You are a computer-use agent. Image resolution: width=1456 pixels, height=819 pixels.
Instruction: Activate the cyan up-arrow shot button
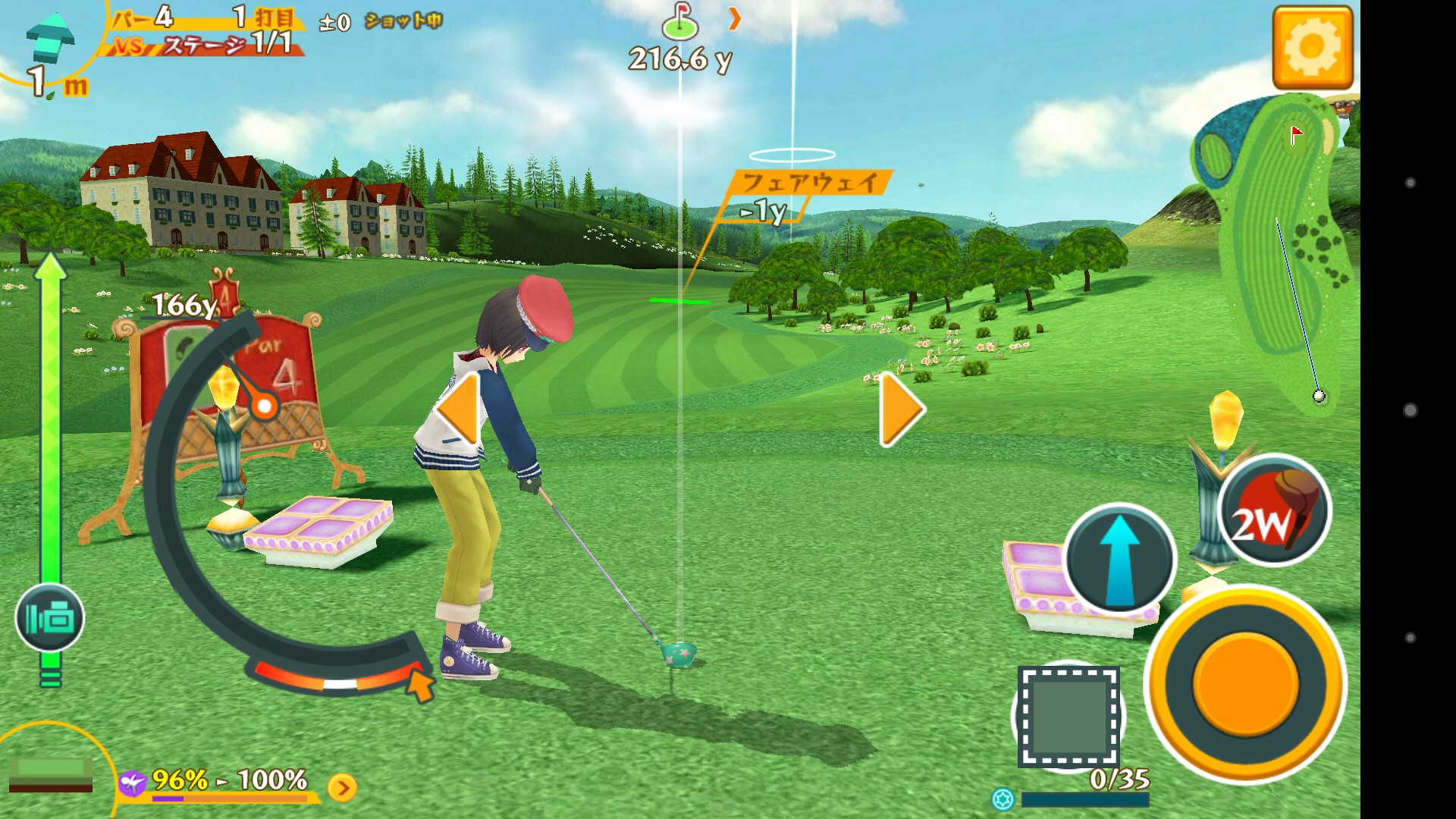point(1119,559)
